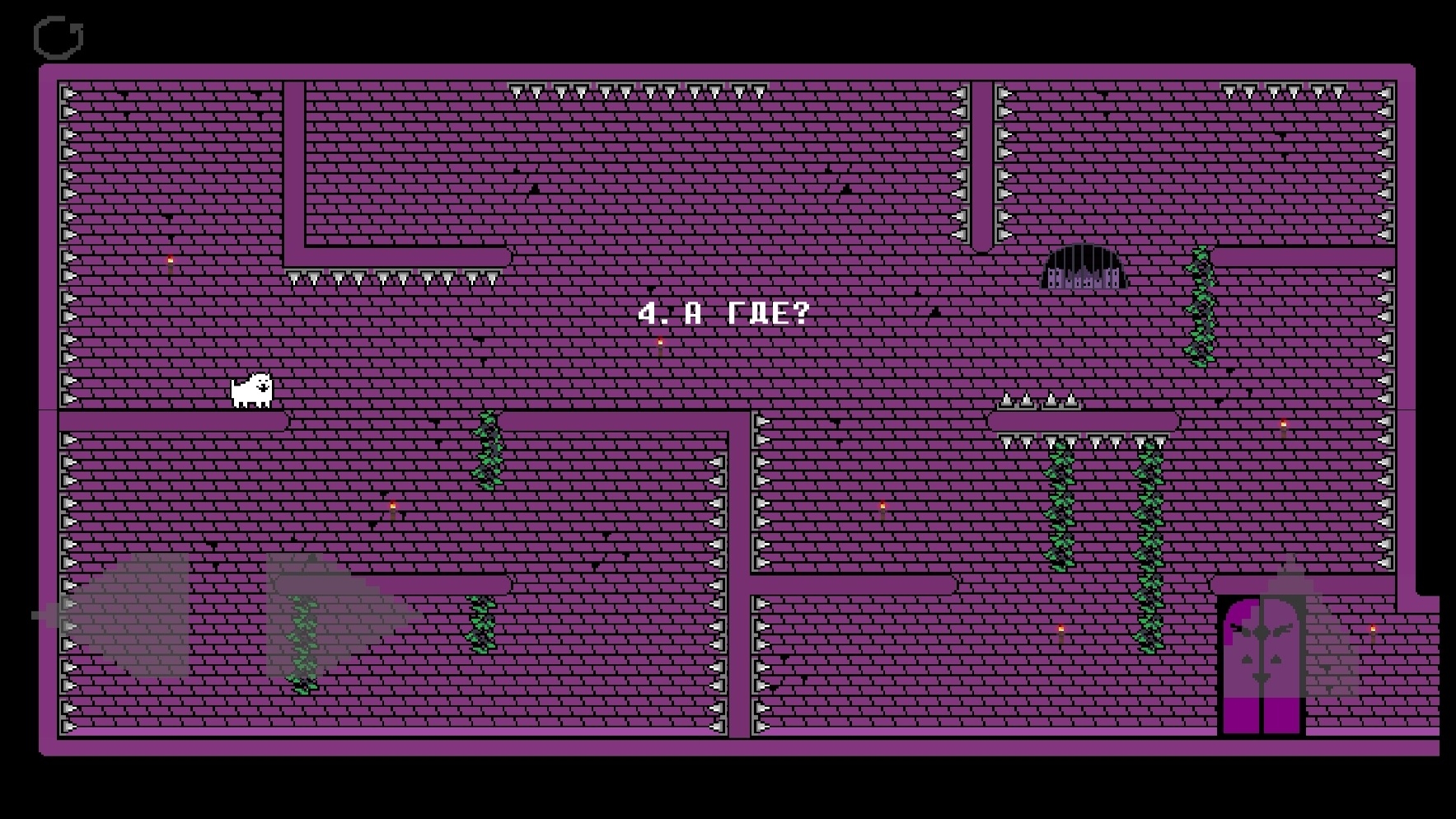Click the downward spikes under the left upper ledge
The image size is (1456, 819).
point(396,276)
